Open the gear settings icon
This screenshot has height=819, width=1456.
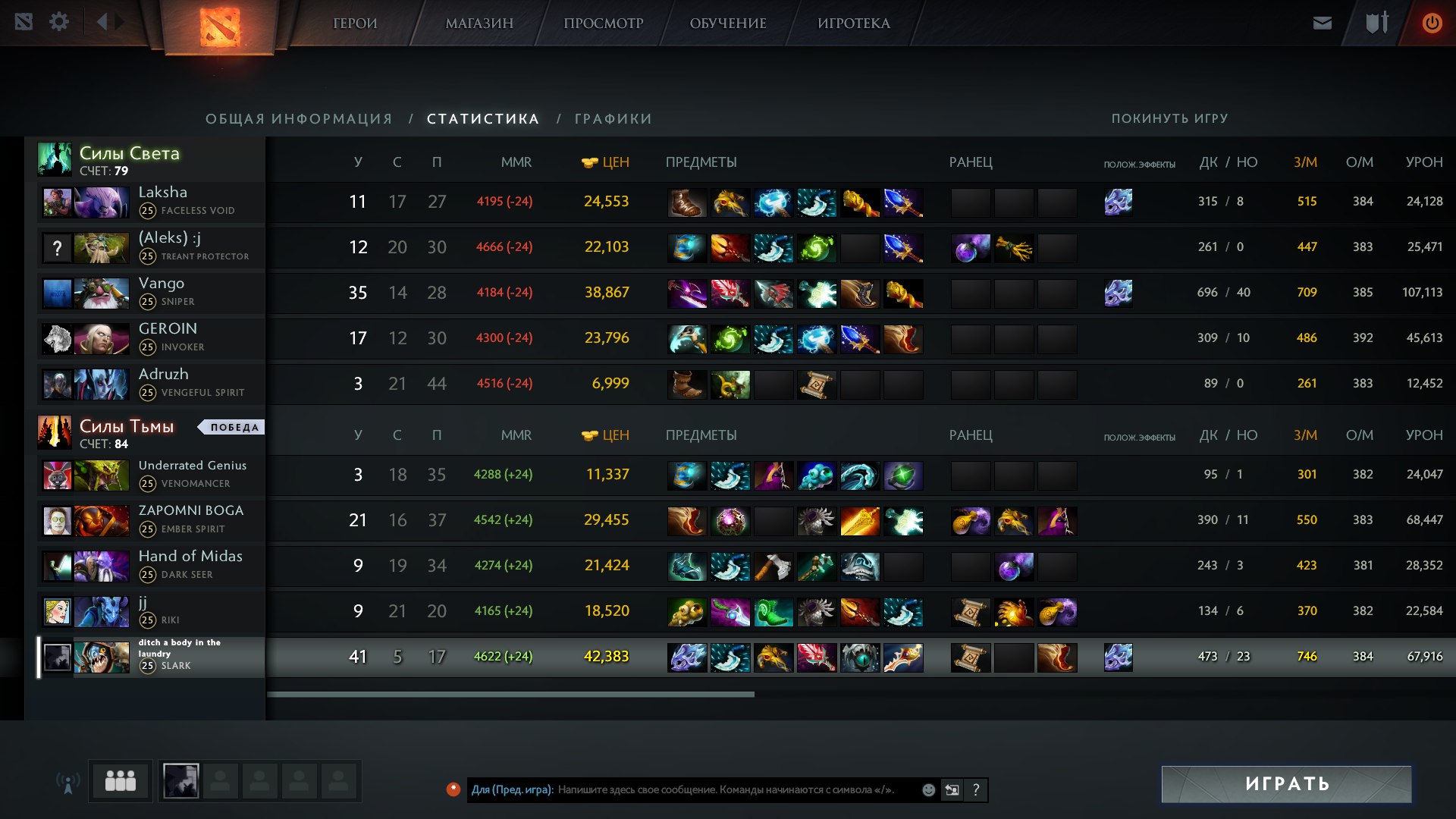point(59,22)
